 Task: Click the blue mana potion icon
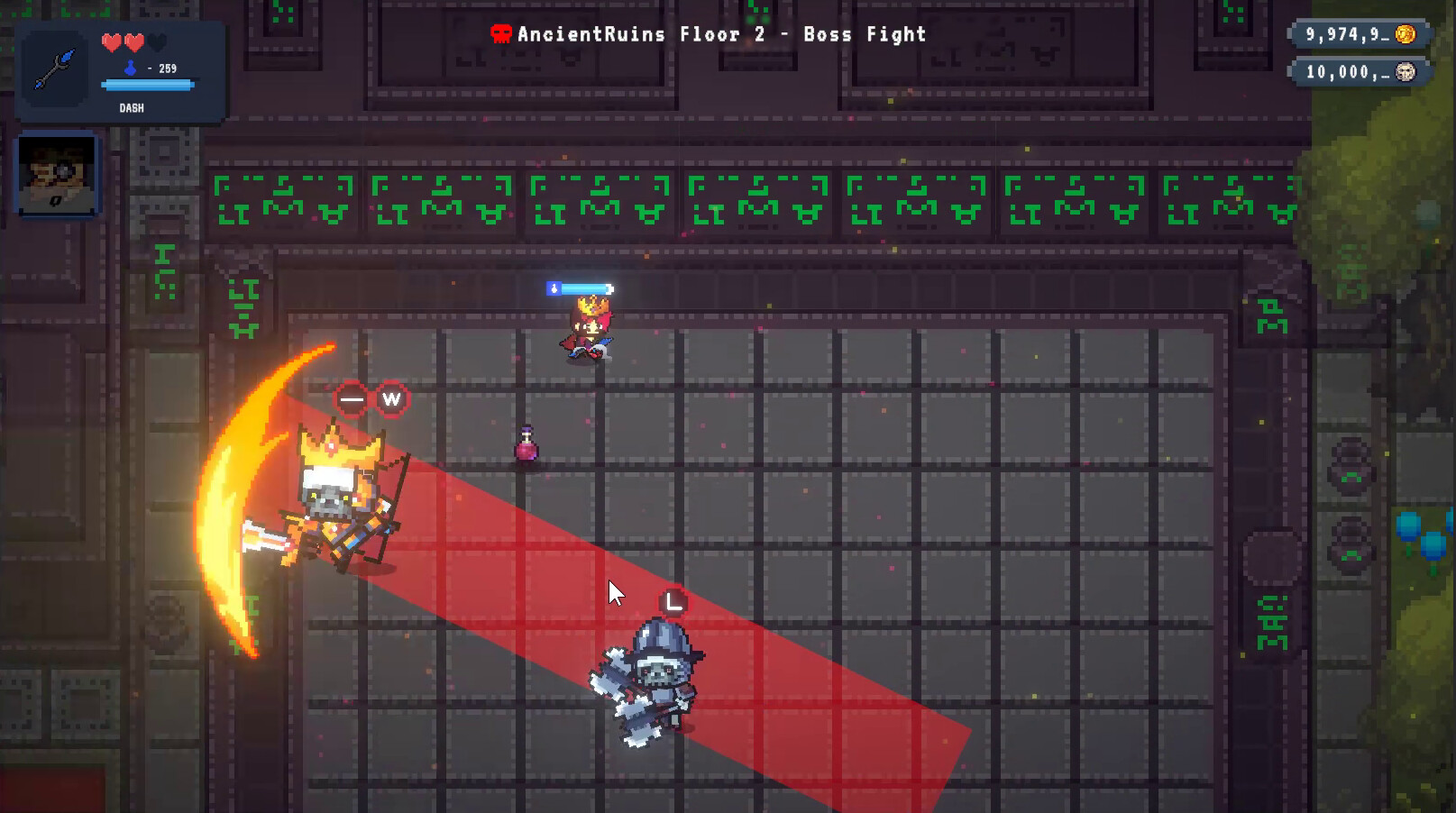pos(130,67)
